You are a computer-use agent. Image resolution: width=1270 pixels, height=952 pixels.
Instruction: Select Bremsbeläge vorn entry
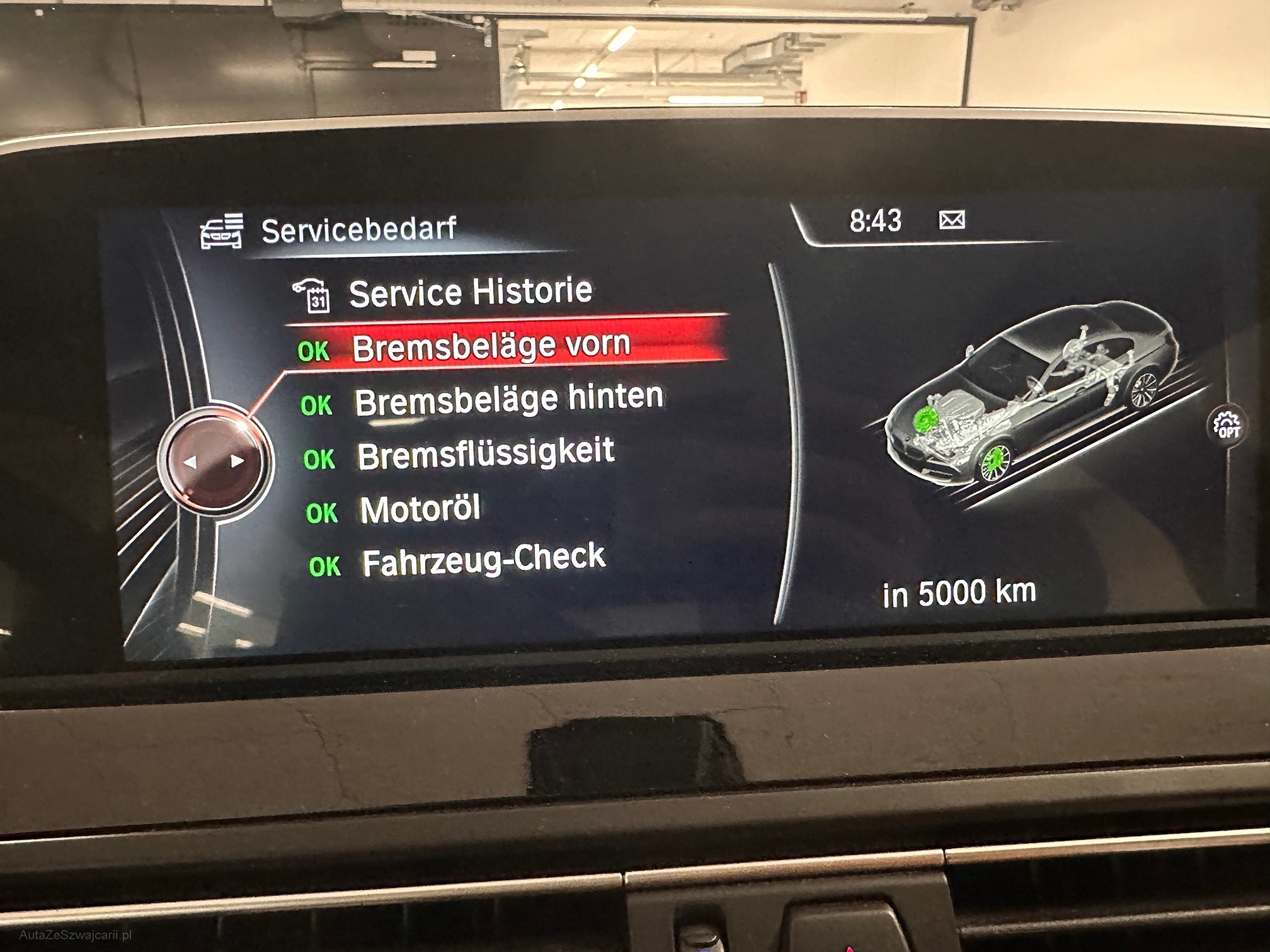[x=490, y=346]
